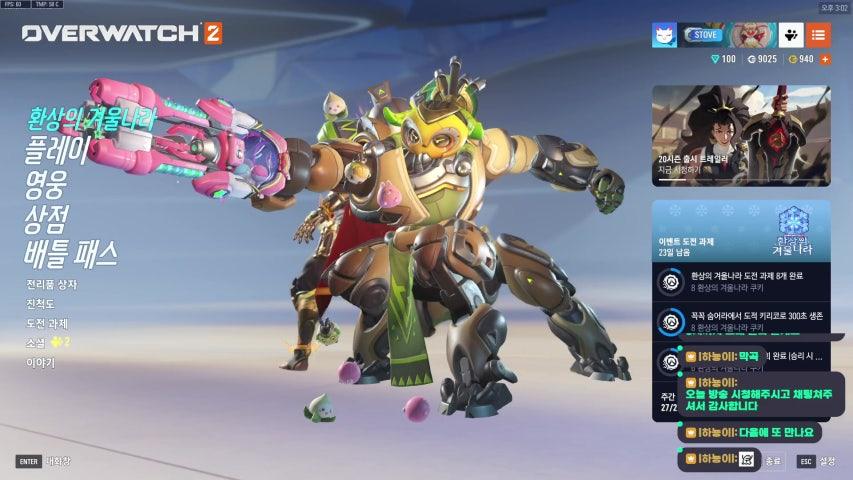853x480 pixels.
Task: Open the STOVE player name card
Action: click(704, 35)
